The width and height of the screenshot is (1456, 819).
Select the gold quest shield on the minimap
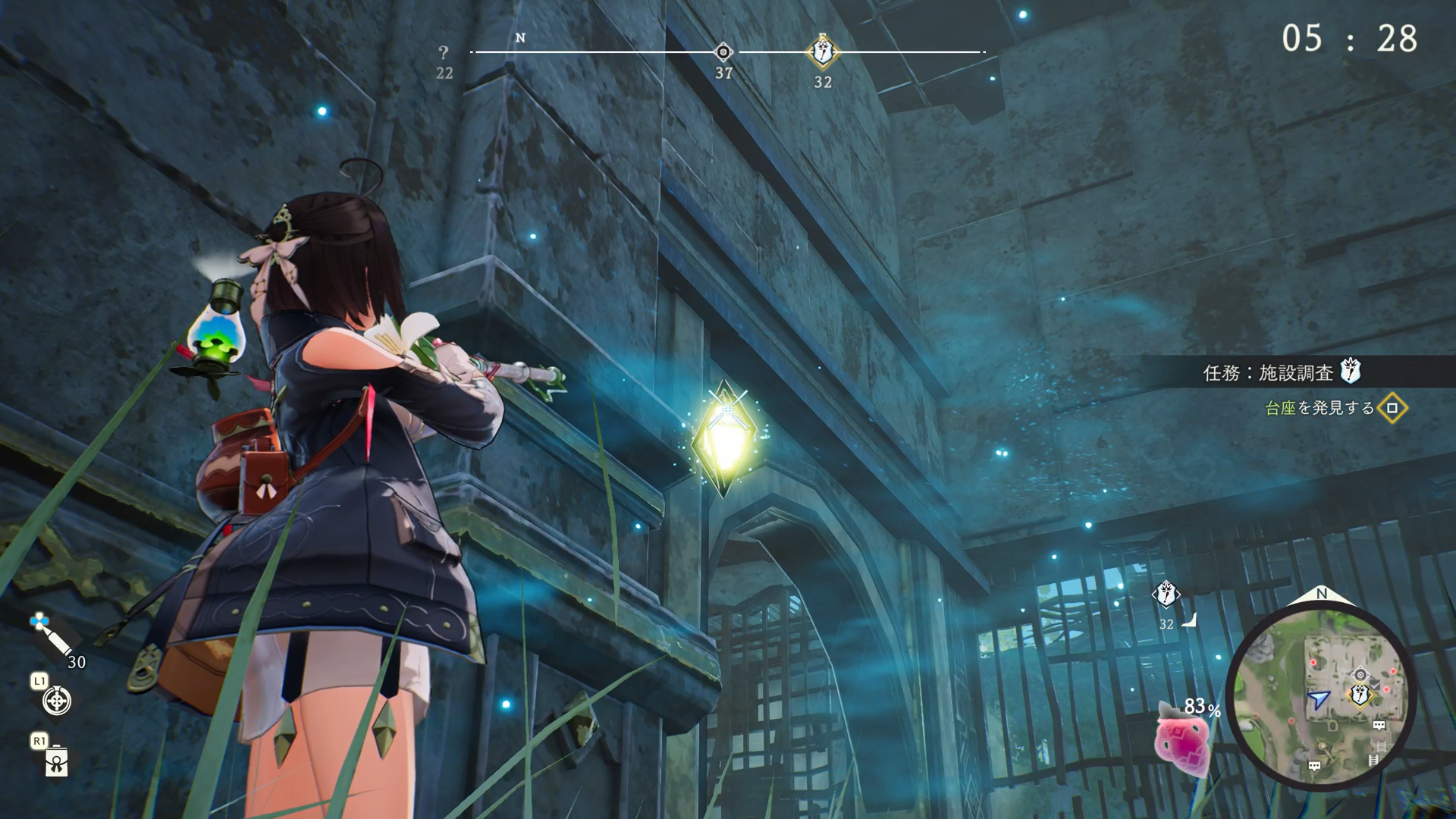(1360, 693)
